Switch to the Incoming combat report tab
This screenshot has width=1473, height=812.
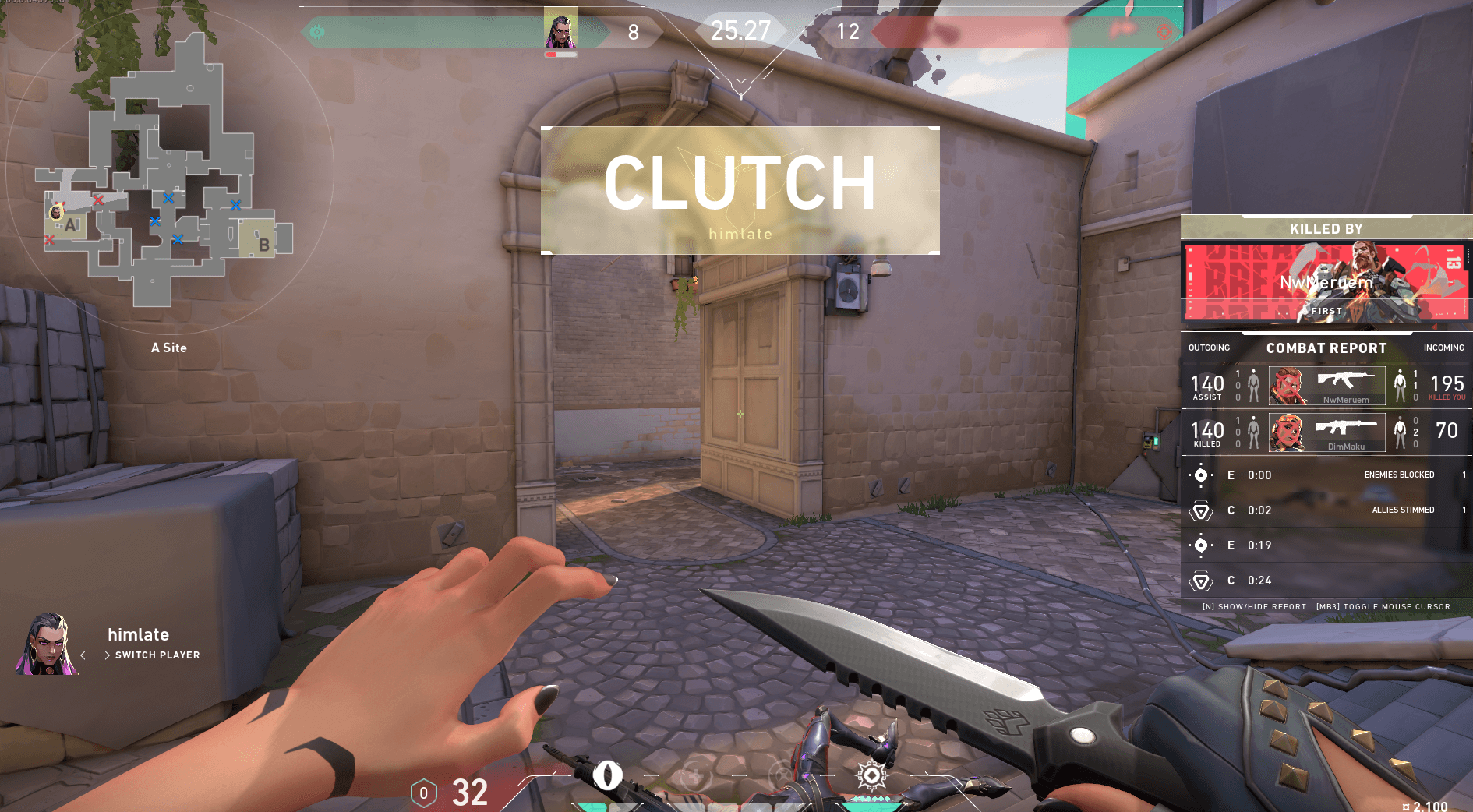pos(1444,348)
